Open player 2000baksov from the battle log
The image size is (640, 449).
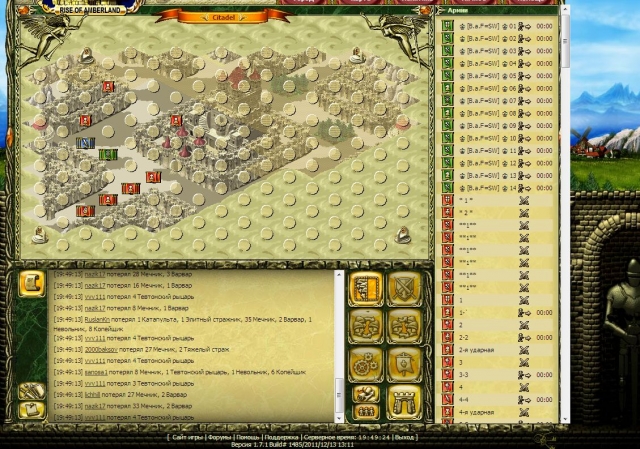(x=102, y=349)
